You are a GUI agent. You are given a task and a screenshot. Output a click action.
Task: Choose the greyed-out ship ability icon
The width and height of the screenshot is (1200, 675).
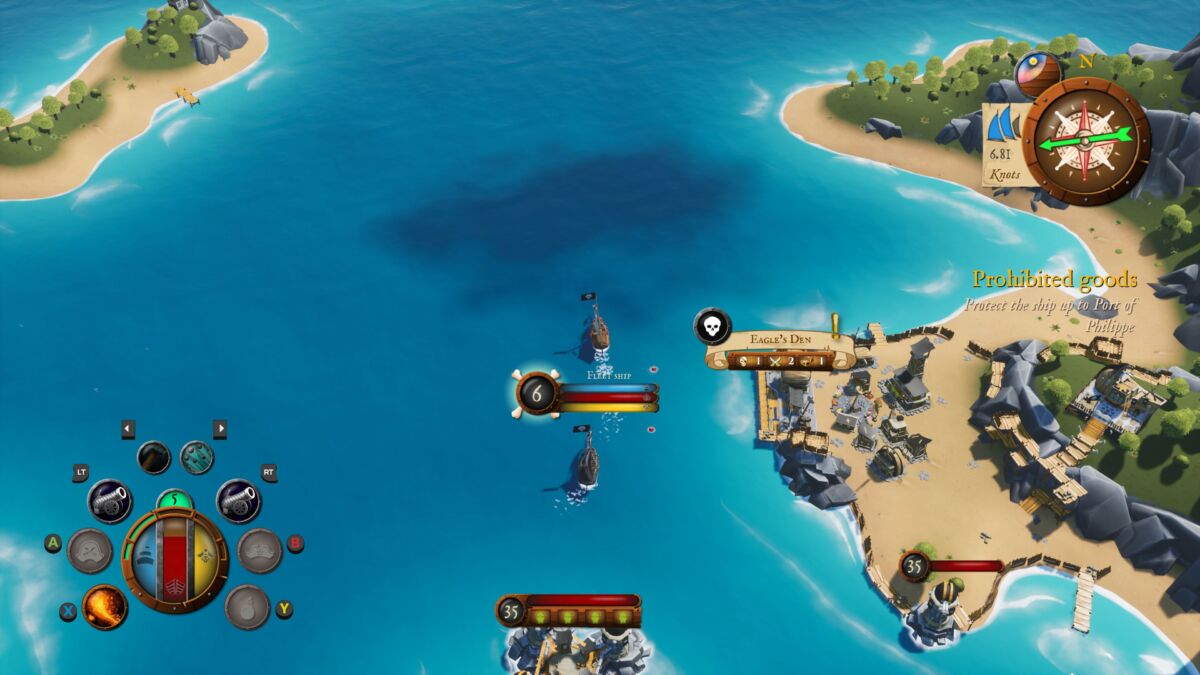click(x=260, y=550)
